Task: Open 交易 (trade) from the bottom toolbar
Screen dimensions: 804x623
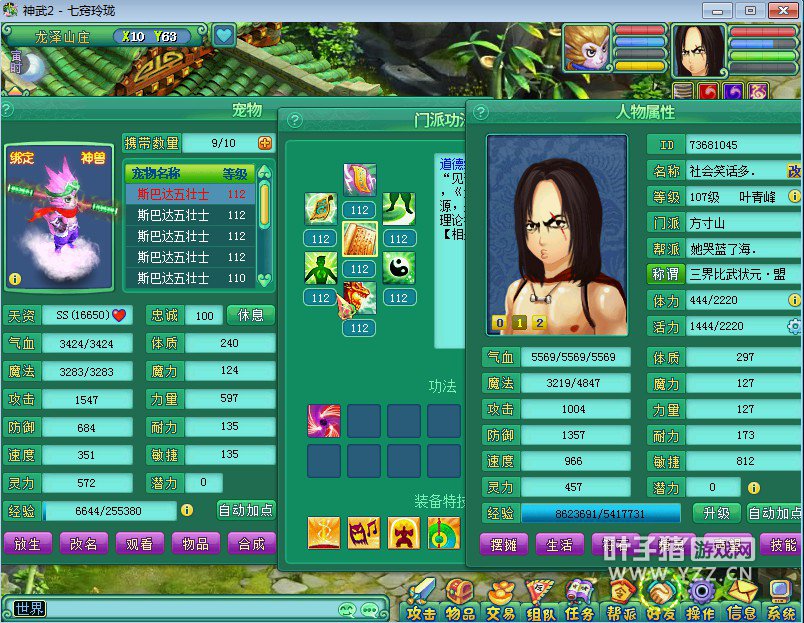Action: [500, 601]
